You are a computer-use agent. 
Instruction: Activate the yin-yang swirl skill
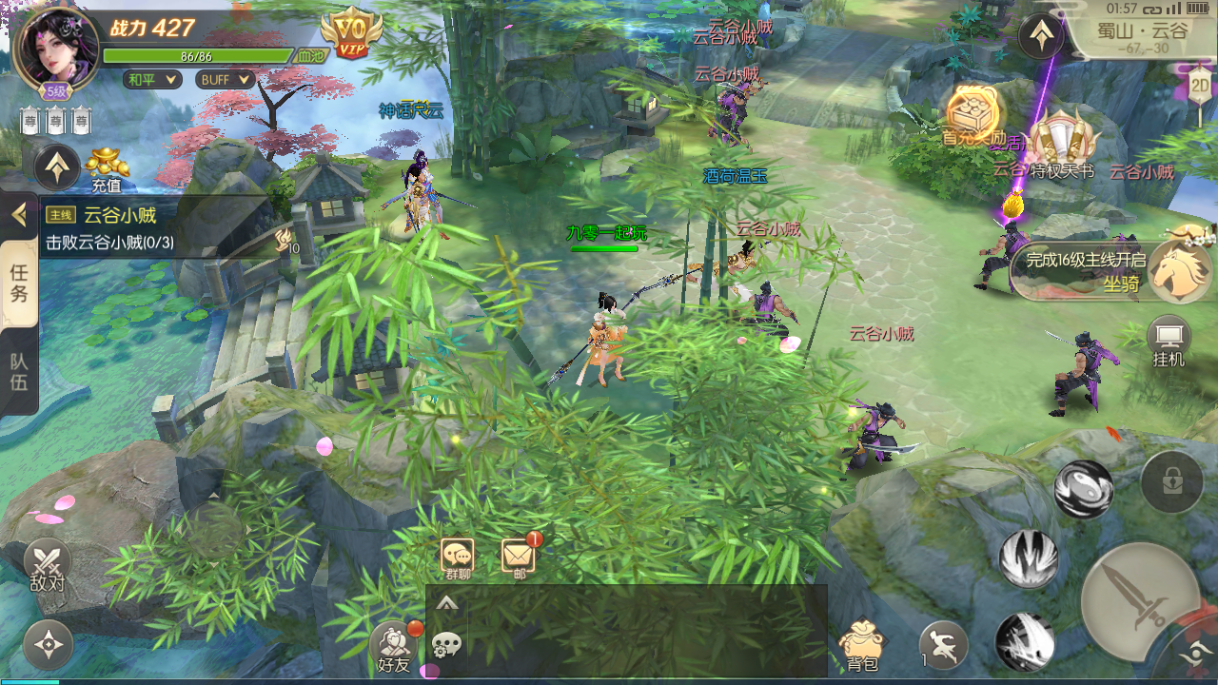(1083, 489)
